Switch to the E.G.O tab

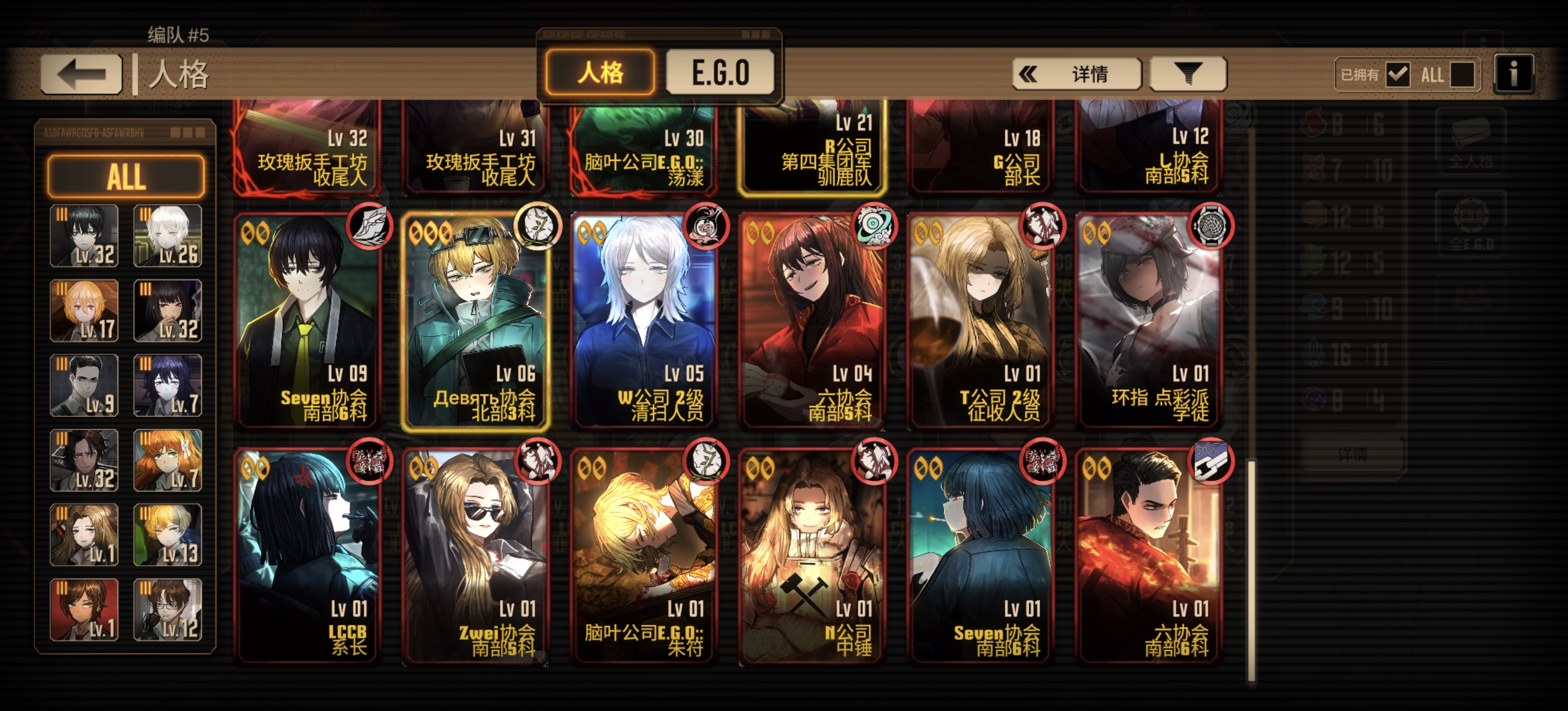[722, 71]
